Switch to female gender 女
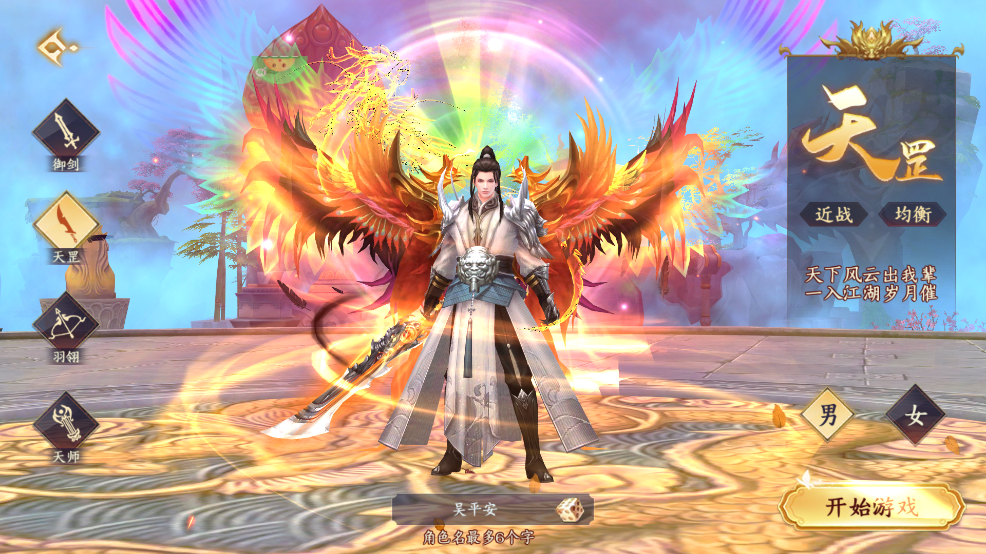 point(914,414)
